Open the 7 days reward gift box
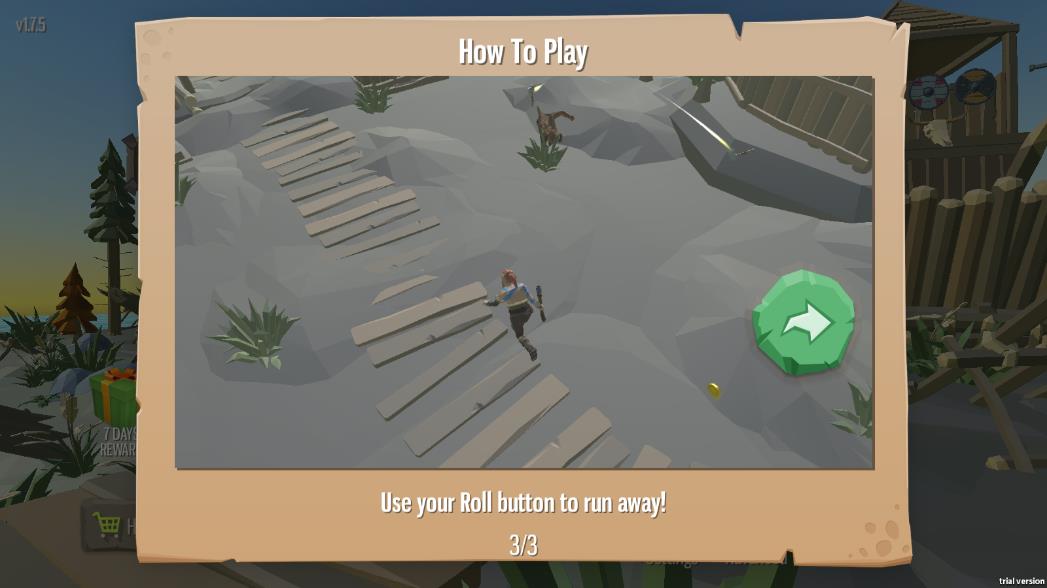The height and width of the screenshot is (588, 1047). click(x=115, y=395)
